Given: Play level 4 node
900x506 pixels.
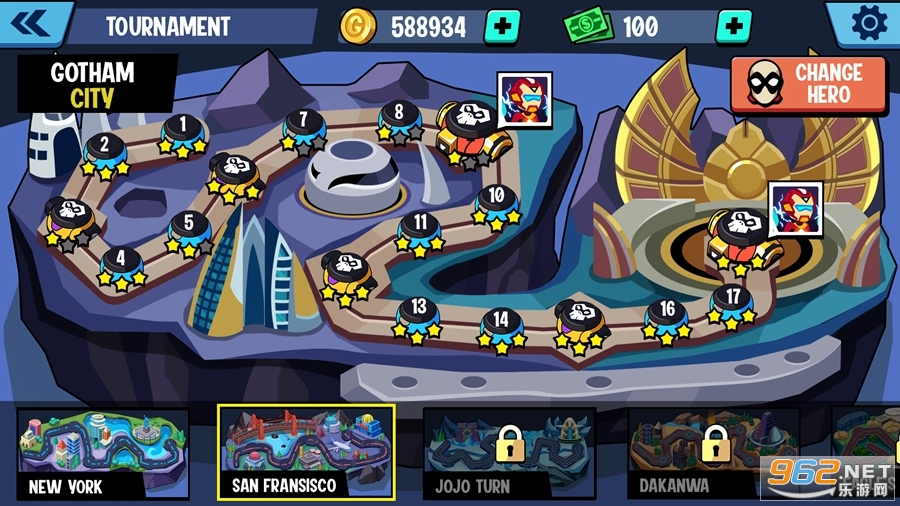Looking at the screenshot, I should pos(121,261).
